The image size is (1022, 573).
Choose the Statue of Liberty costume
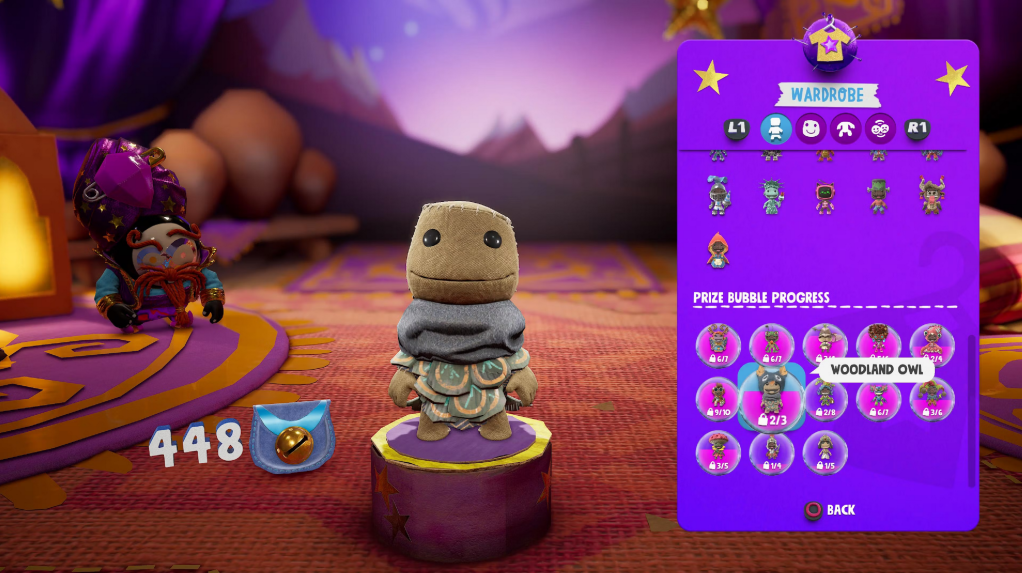(x=771, y=195)
